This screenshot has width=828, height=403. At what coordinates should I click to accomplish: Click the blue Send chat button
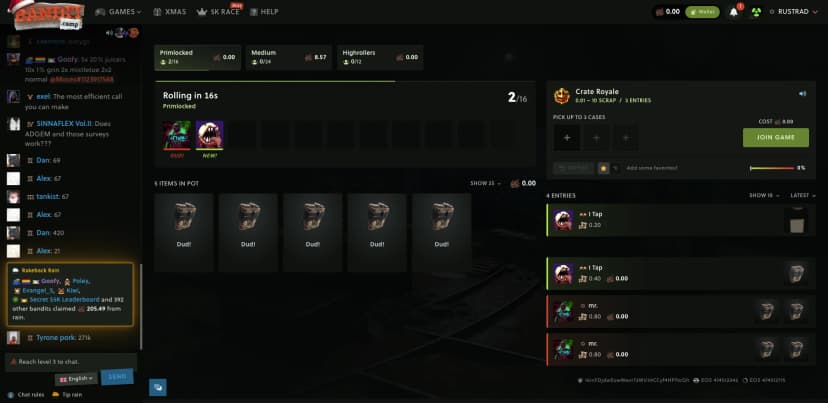(117, 377)
